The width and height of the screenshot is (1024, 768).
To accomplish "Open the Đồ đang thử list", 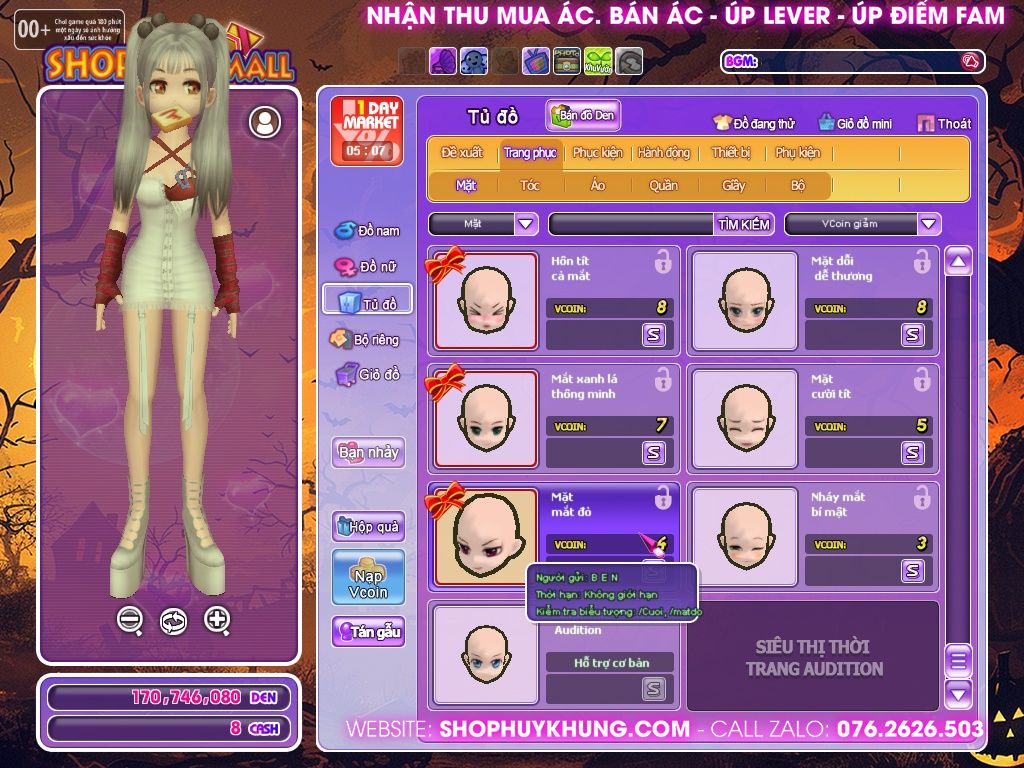I will coord(754,123).
